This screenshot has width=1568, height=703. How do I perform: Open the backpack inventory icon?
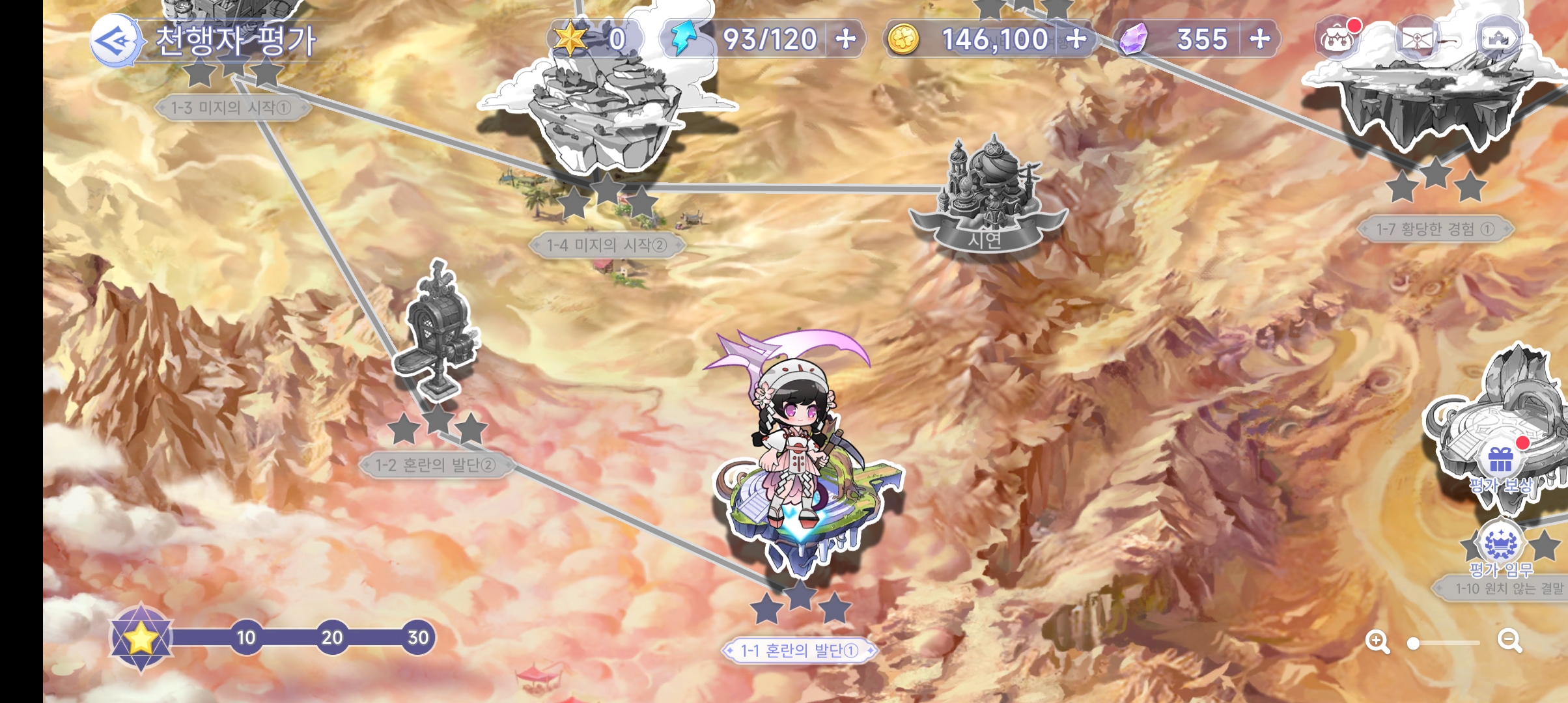[1337, 39]
